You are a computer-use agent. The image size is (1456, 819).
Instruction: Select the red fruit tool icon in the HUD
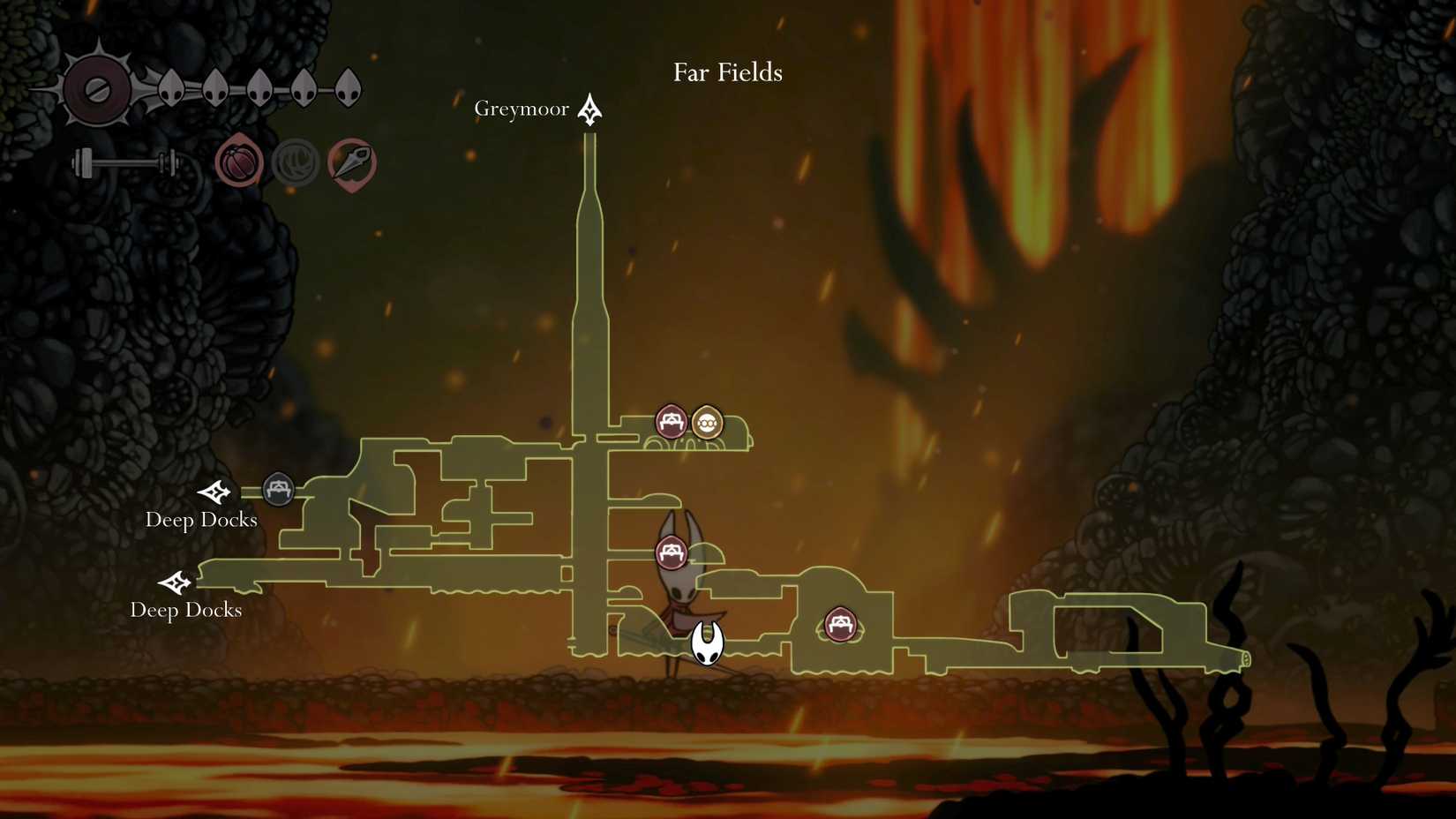(240, 162)
